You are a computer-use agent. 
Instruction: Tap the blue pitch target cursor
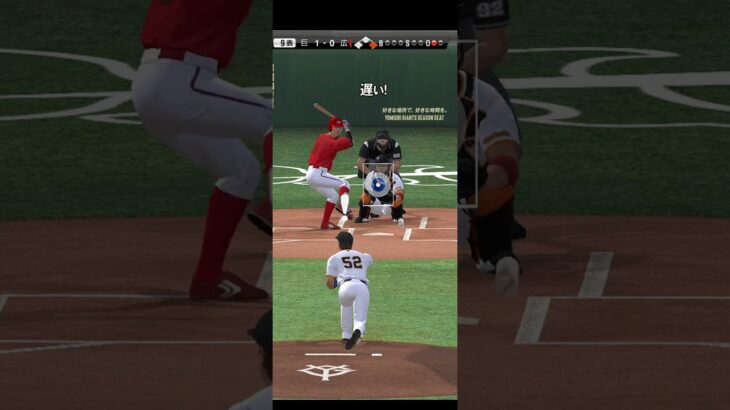[378, 184]
